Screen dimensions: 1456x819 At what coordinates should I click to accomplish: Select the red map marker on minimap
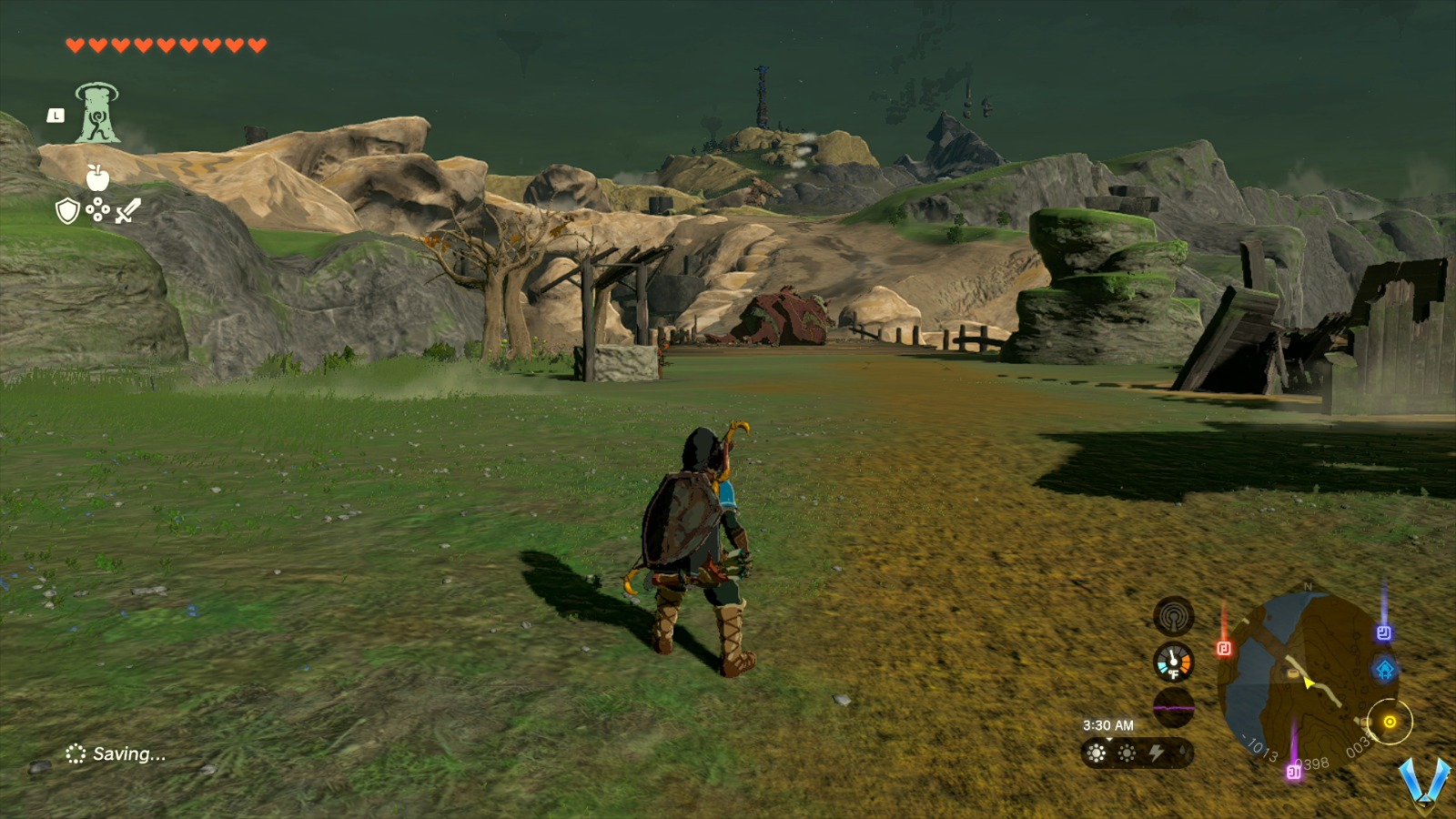tap(1223, 647)
